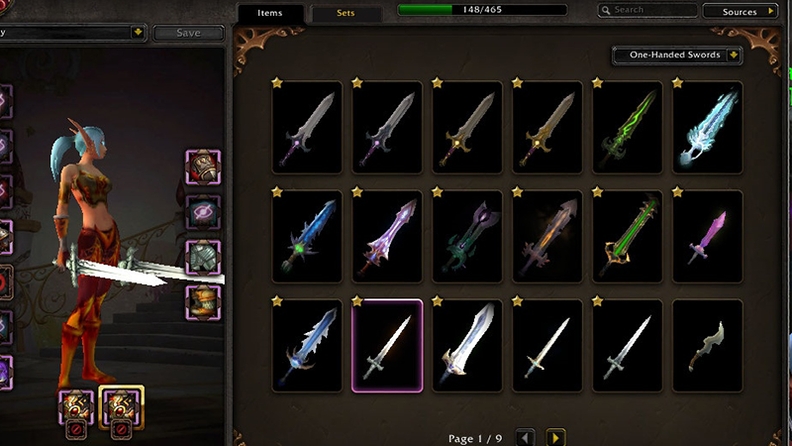
Task: Click the eye icon equipment slot
Action: click(x=203, y=212)
